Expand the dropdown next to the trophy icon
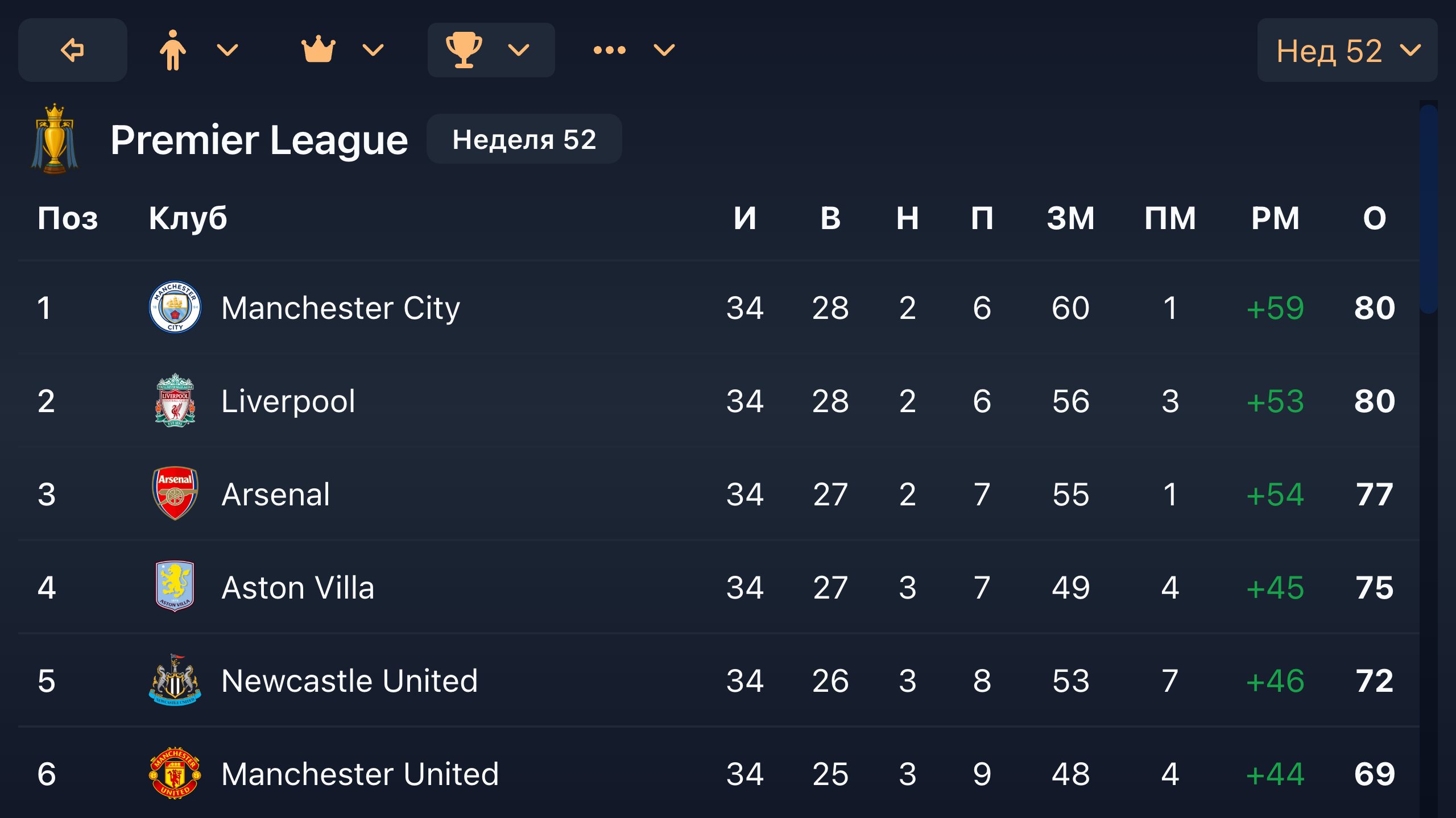Screen dimensions: 1456x818 pos(518,50)
